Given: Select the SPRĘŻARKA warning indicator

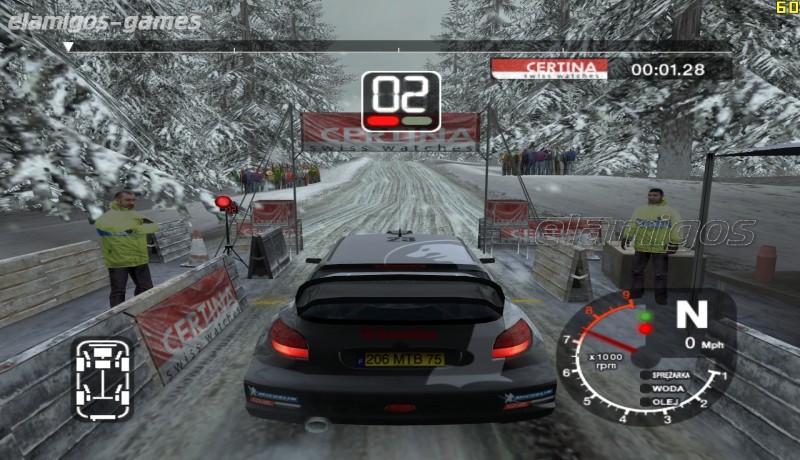Looking at the screenshot, I should click(667, 375).
